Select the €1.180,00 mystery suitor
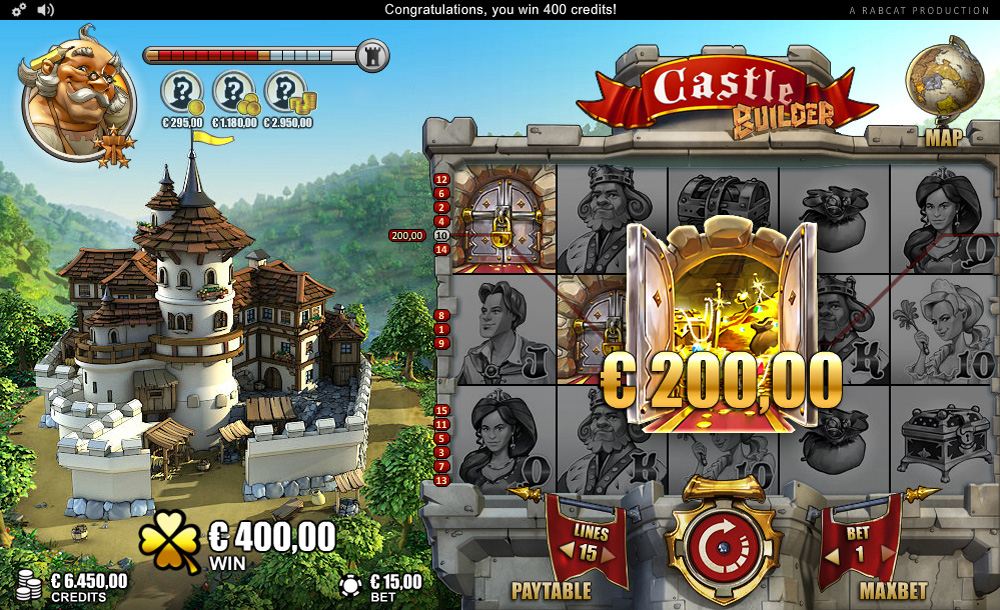1000x610 pixels. point(234,93)
